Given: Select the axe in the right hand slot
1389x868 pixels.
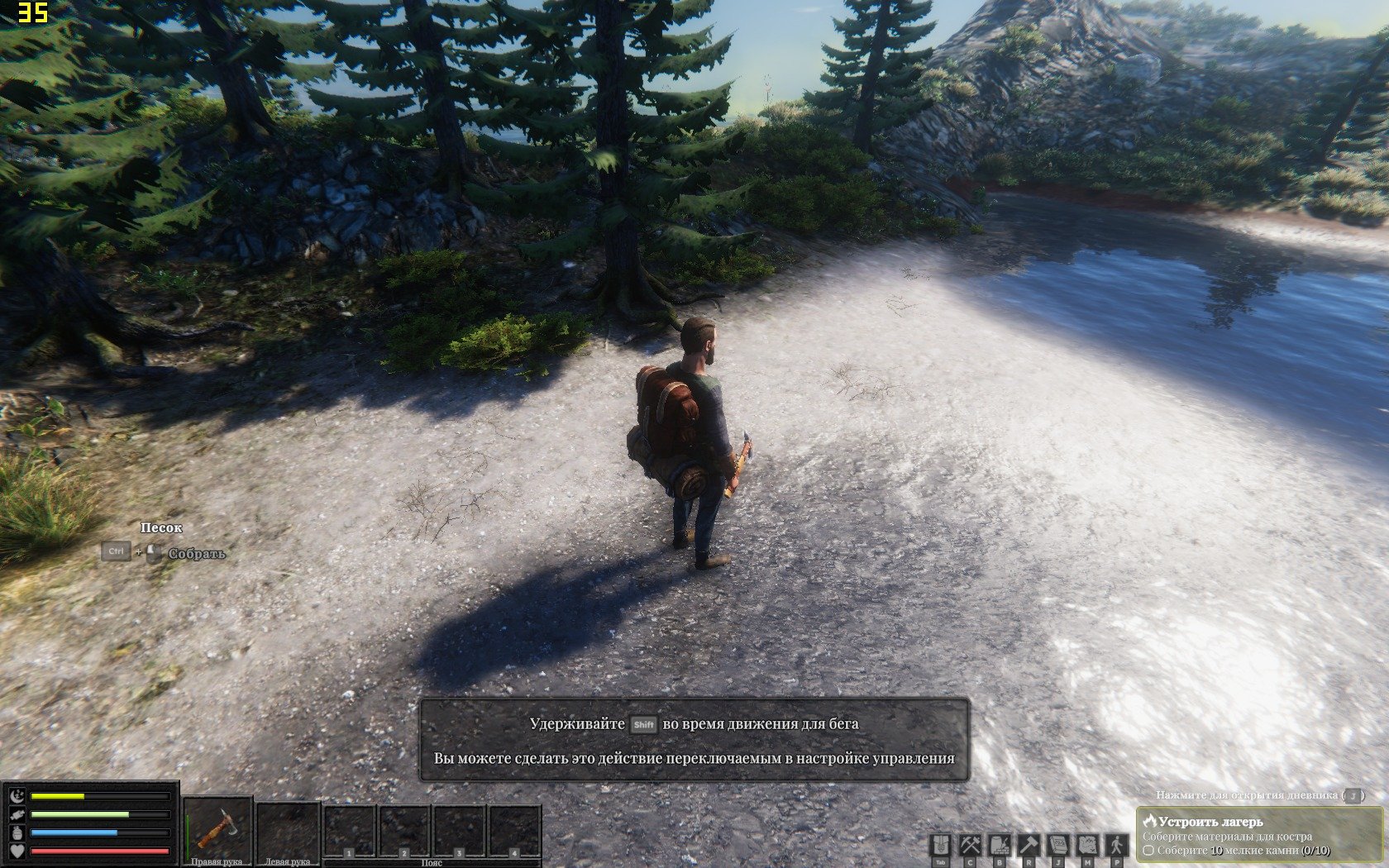Looking at the screenshot, I should [217, 829].
